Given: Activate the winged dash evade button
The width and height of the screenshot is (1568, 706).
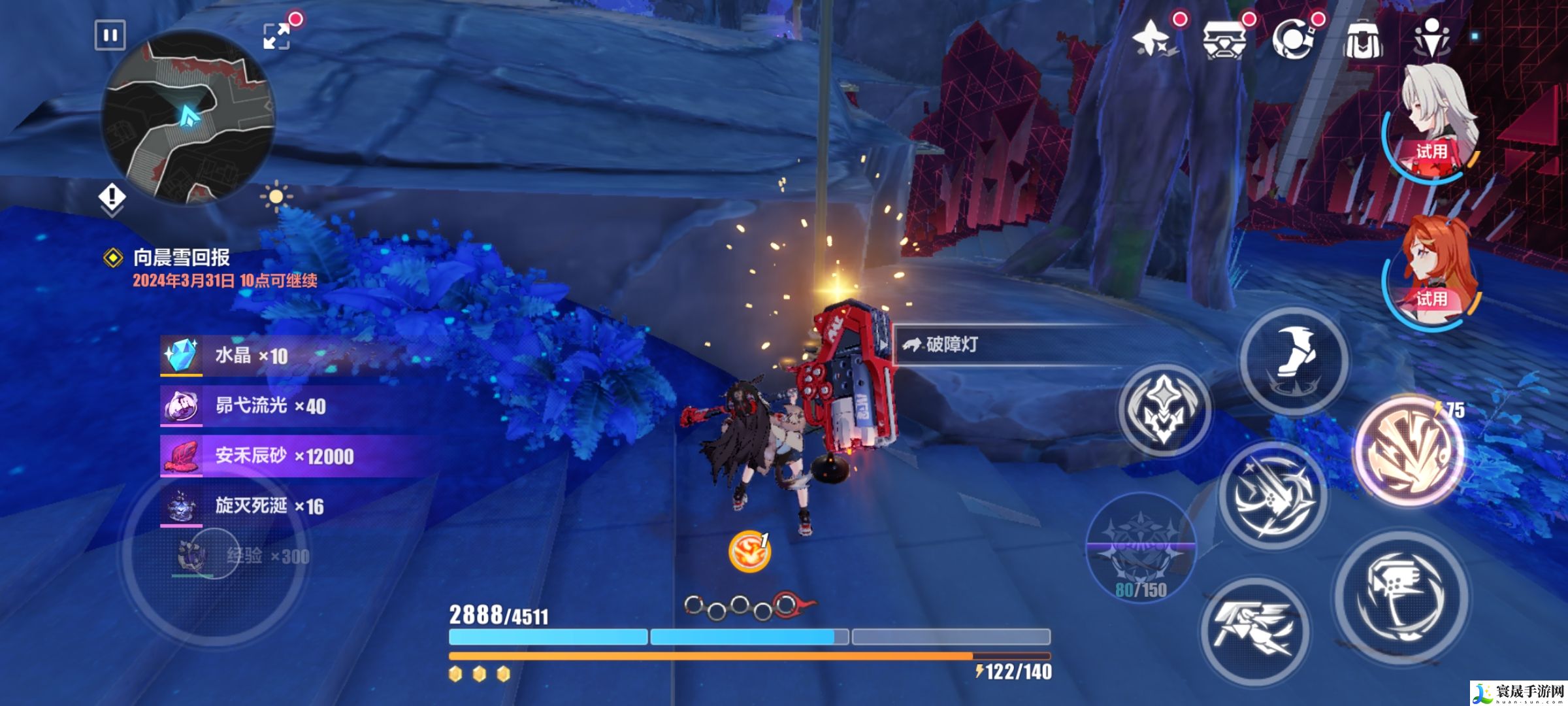Looking at the screenshot, I should pos(1255,632).
